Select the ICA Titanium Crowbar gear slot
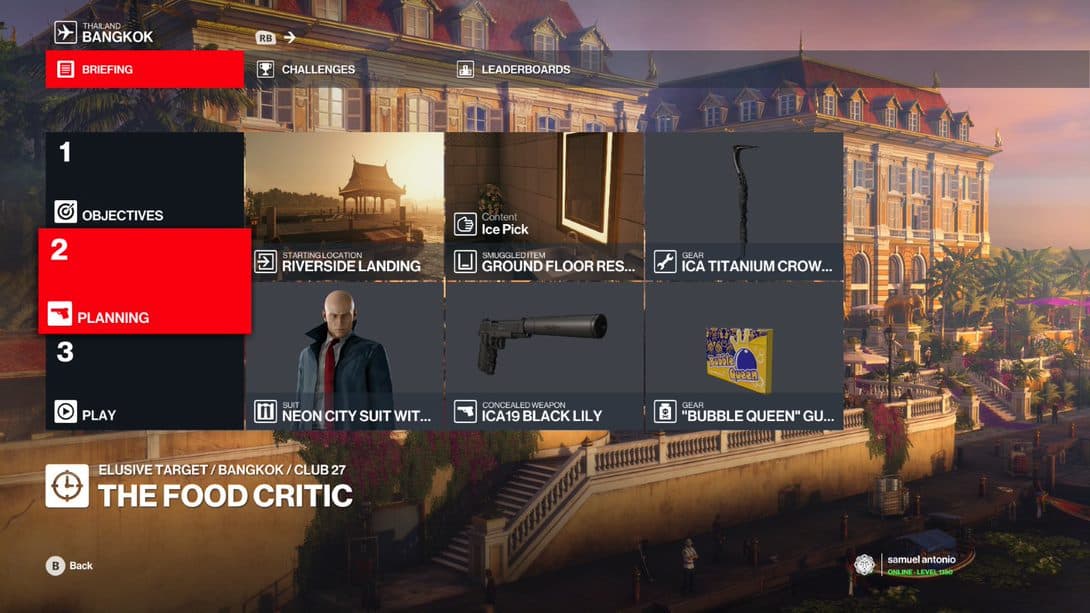 pos(744,206)
